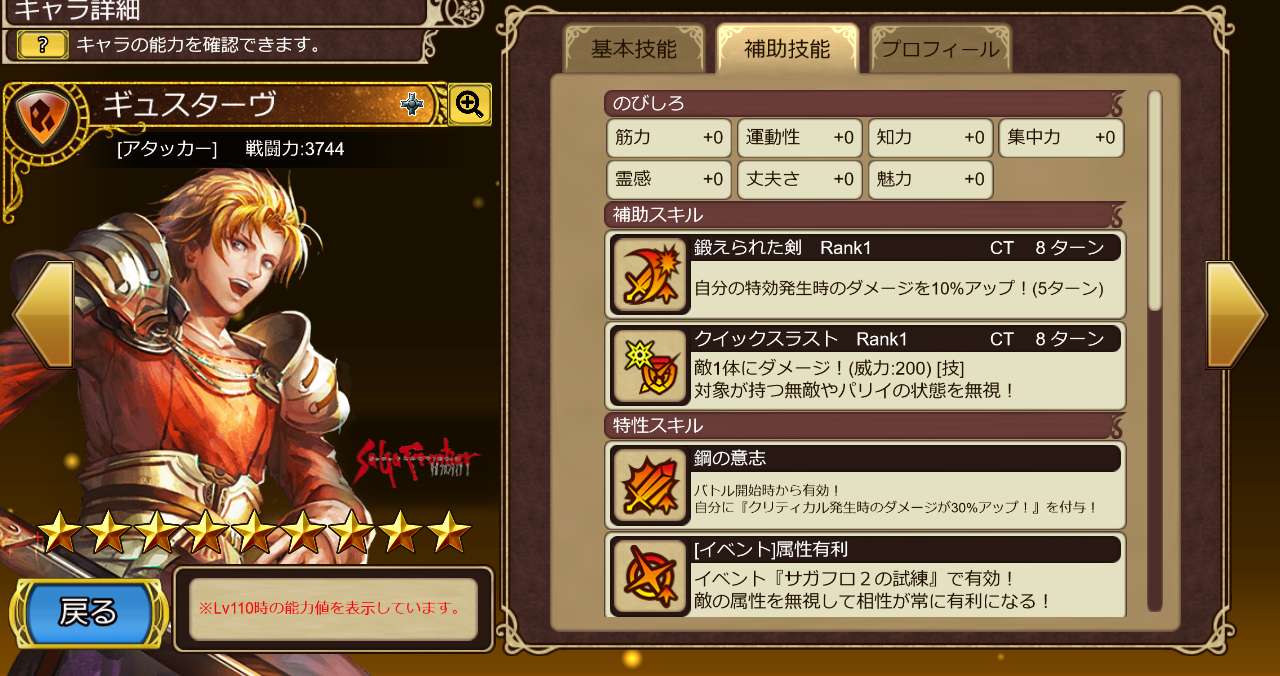Switch to the 基本技能 tab
The height and width of the screenshot is (676, 1280).
pyautogui.click(x=633, y=49)
